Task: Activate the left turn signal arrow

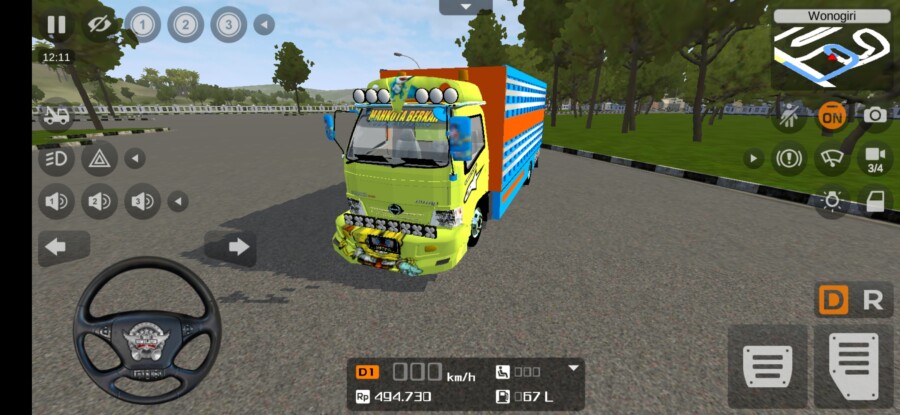Action: pyautogui.click(x=57, y=246)
